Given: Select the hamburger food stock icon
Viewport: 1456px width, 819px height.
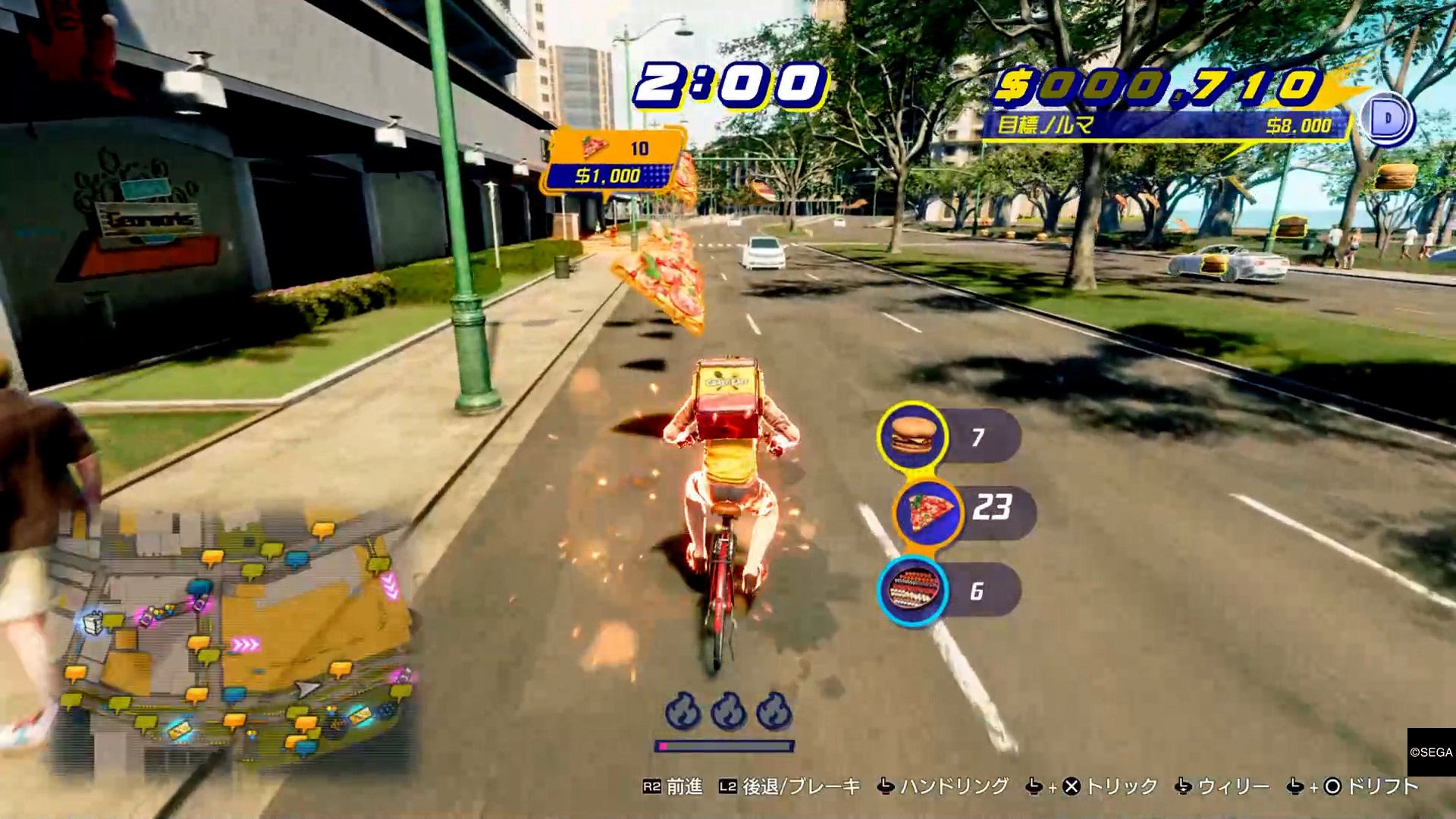Looking at the screenshot, I should pyautogui.click(x=912, y=436).
